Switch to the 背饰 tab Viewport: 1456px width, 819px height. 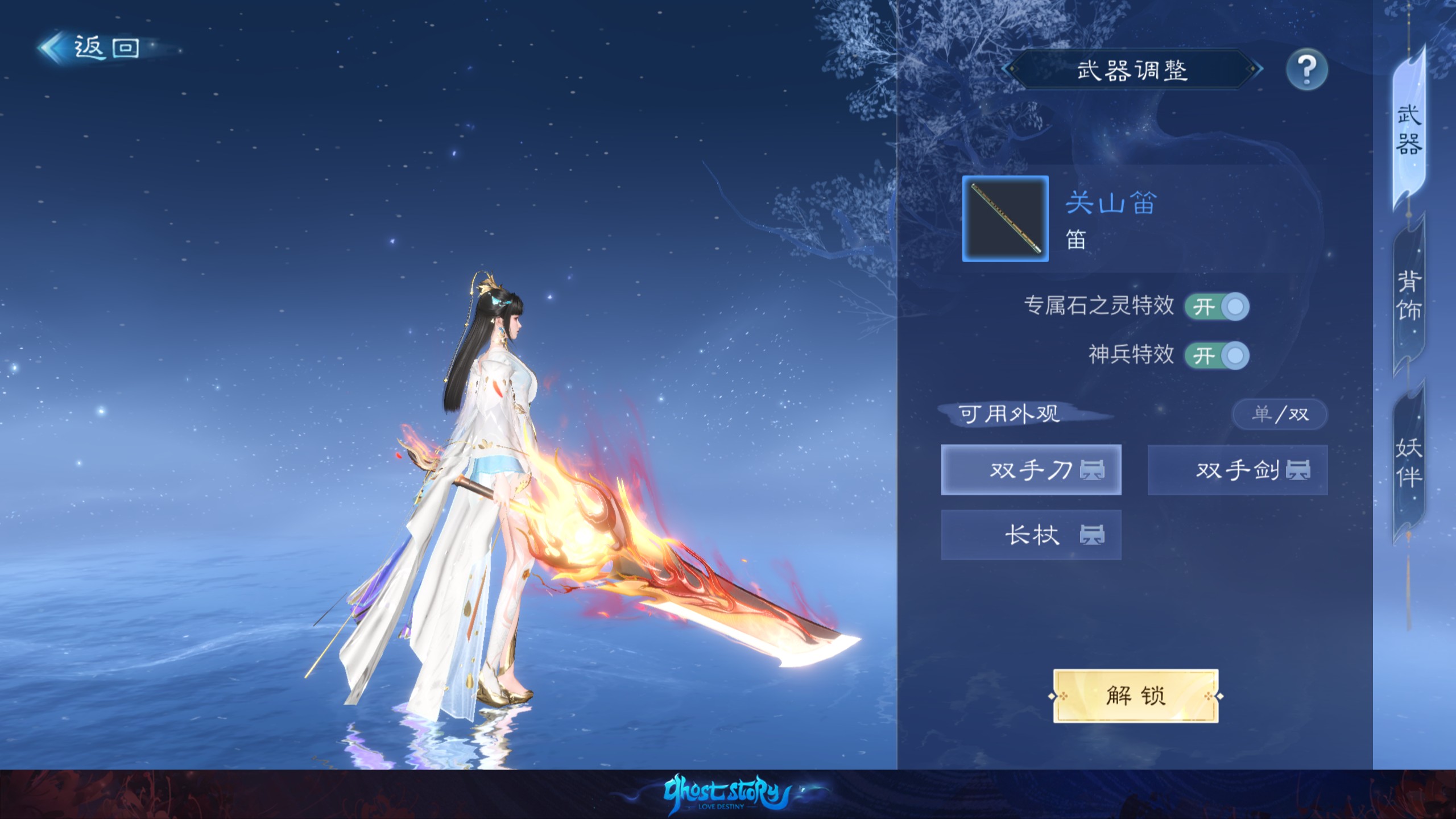pyautogui.click(x=1409, y=296)
